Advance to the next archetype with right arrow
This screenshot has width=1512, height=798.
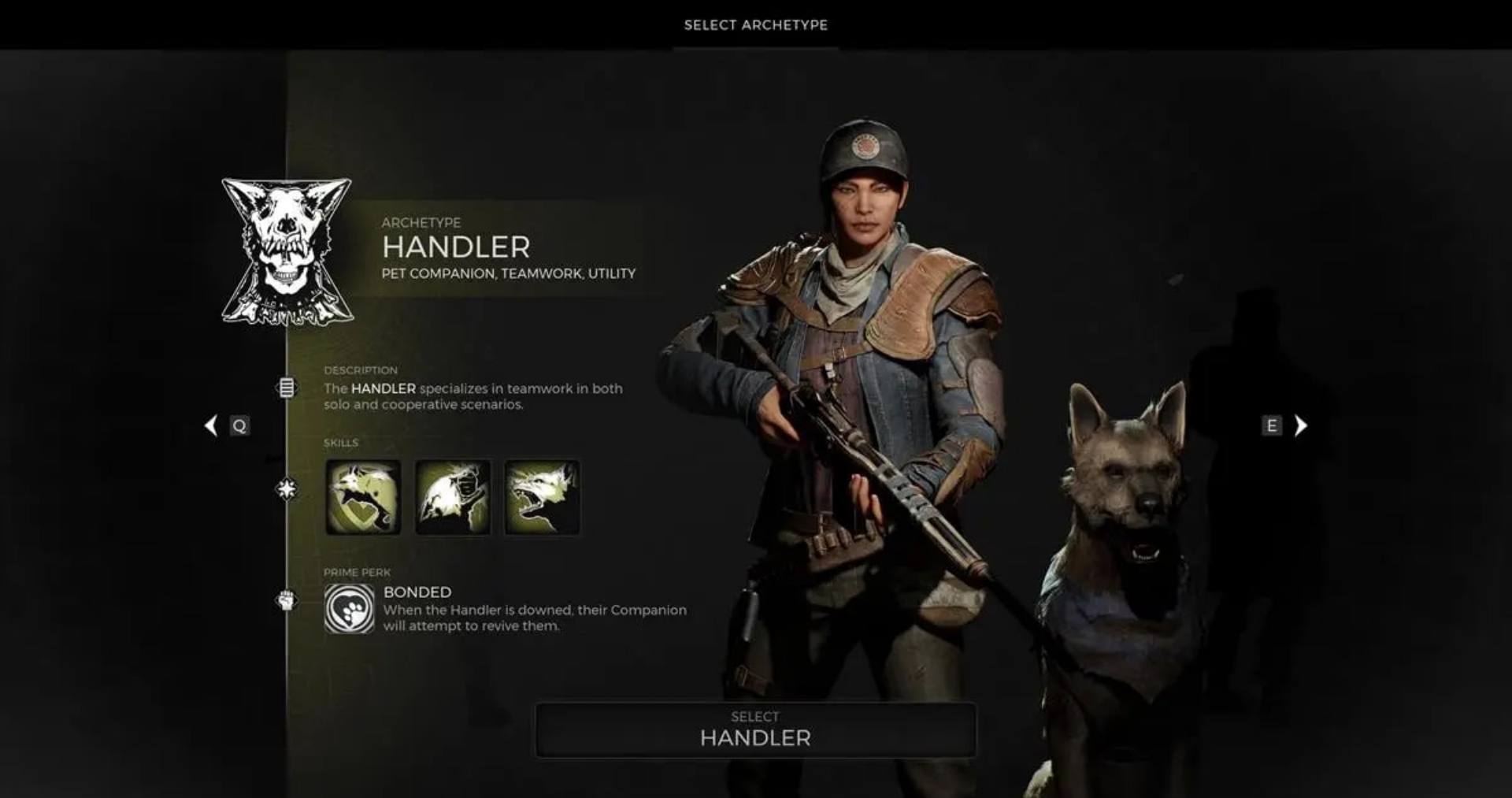point(1301,425)
